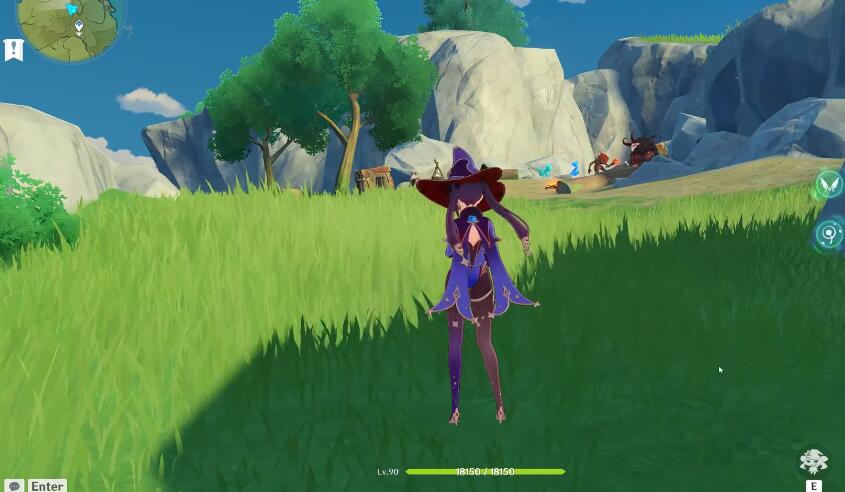Open the chat speech bubble icon

(14, 486)
